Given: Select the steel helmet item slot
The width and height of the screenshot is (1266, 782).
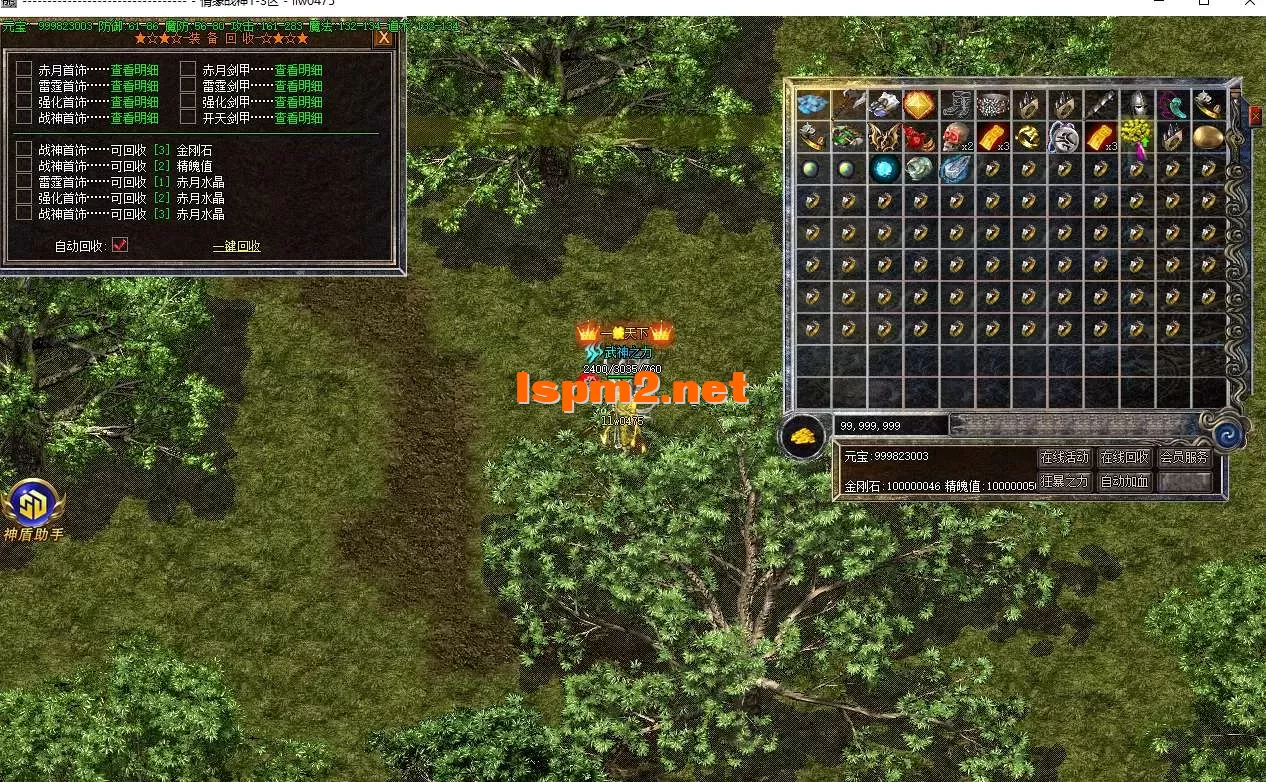Looking at the screenshot, I should (1136, 105).
